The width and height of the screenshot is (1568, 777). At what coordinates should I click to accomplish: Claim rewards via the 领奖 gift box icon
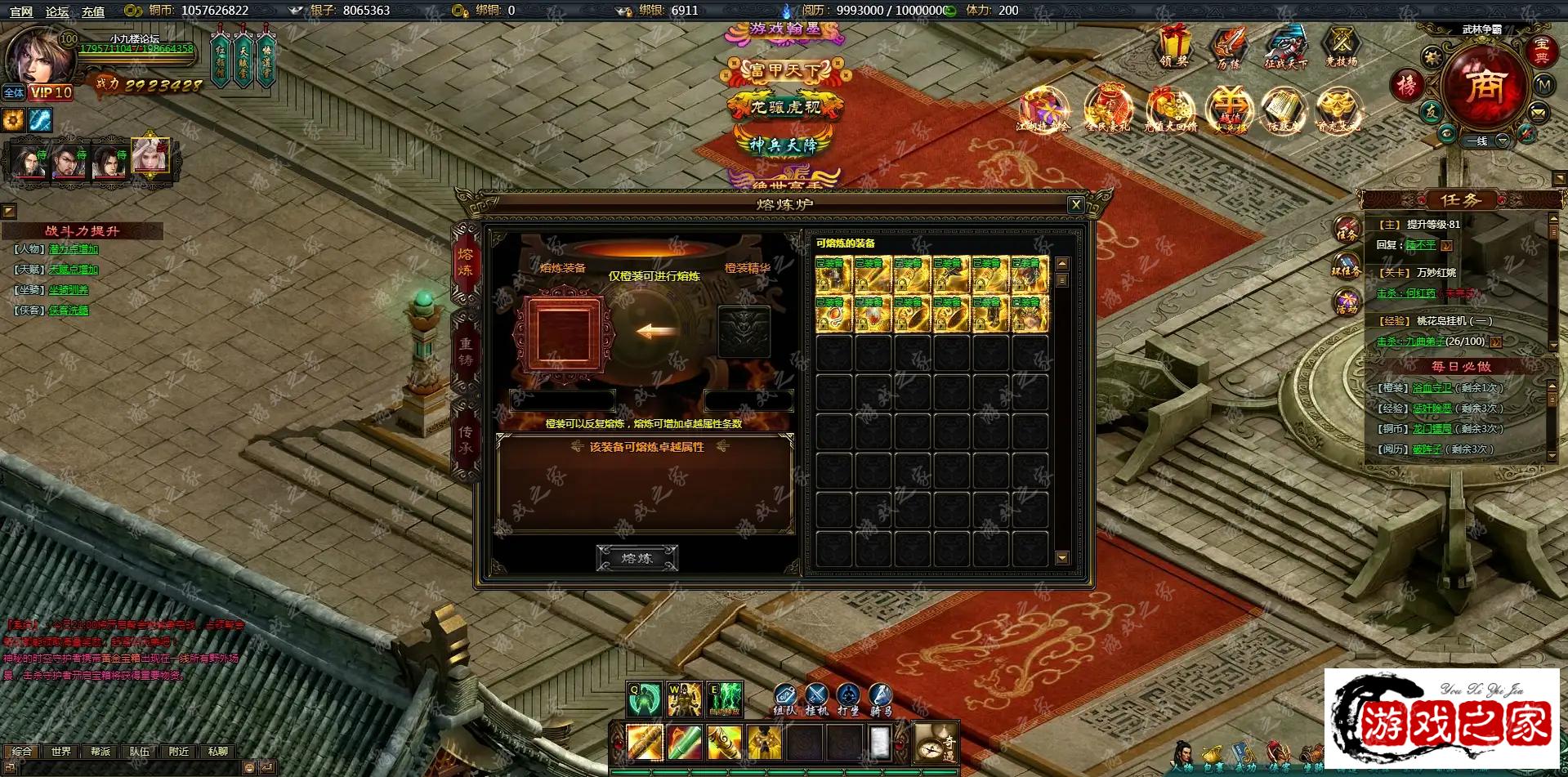coord(1173,46)
